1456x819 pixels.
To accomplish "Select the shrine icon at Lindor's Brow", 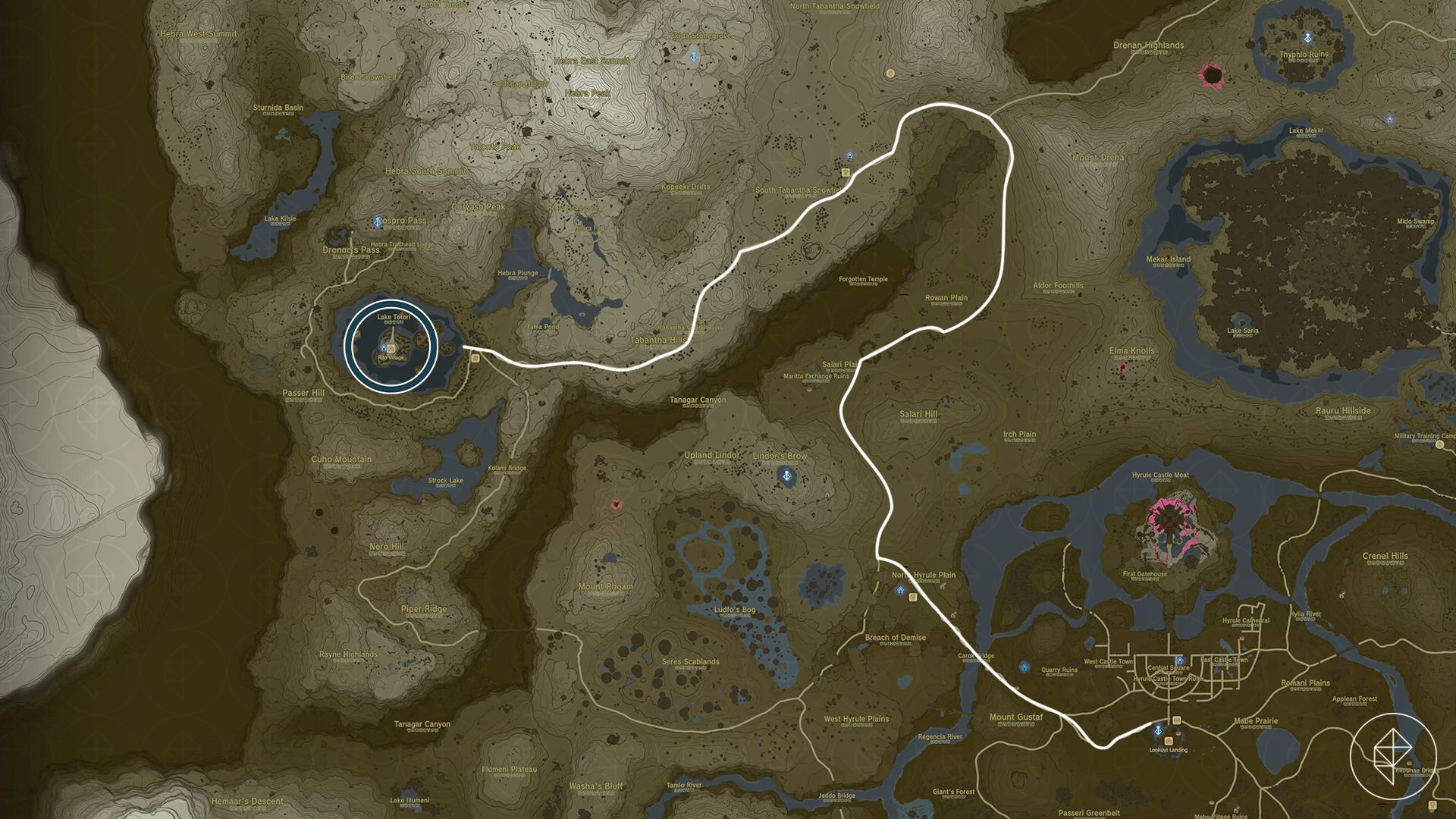I will click(786, 475).
